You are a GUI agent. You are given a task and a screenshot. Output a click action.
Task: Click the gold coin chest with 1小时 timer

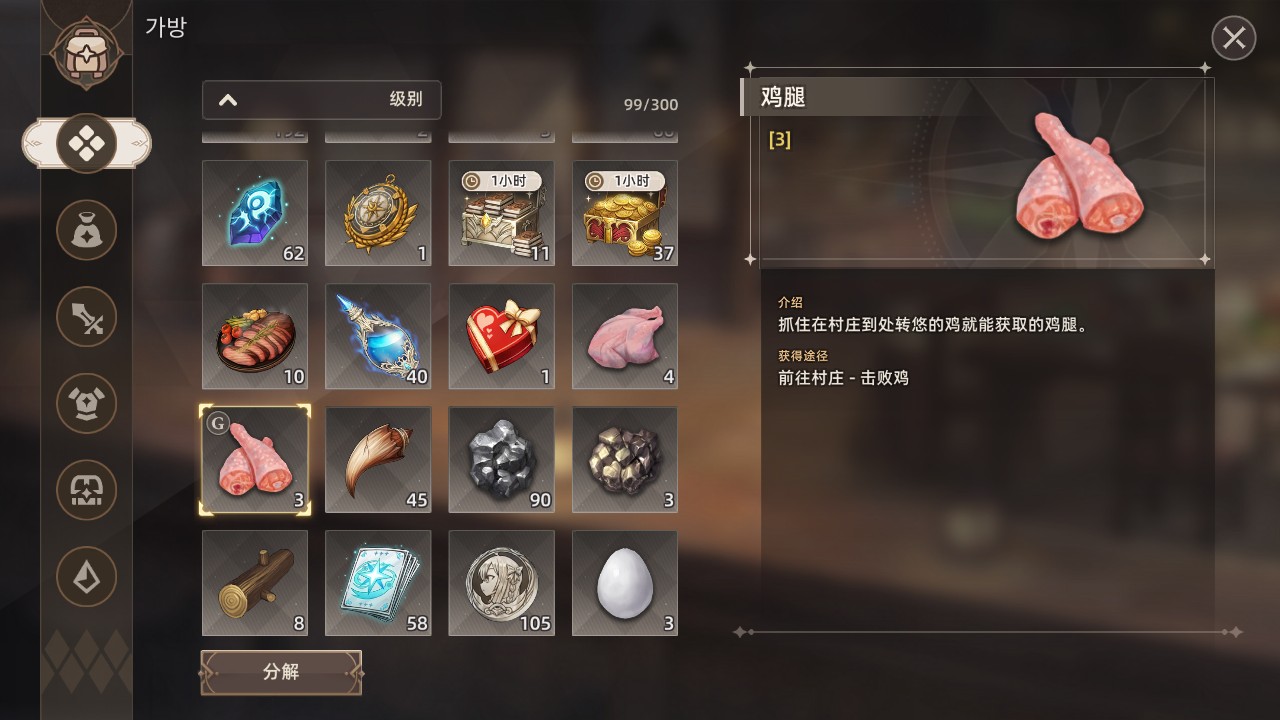[x=624, y=213]
